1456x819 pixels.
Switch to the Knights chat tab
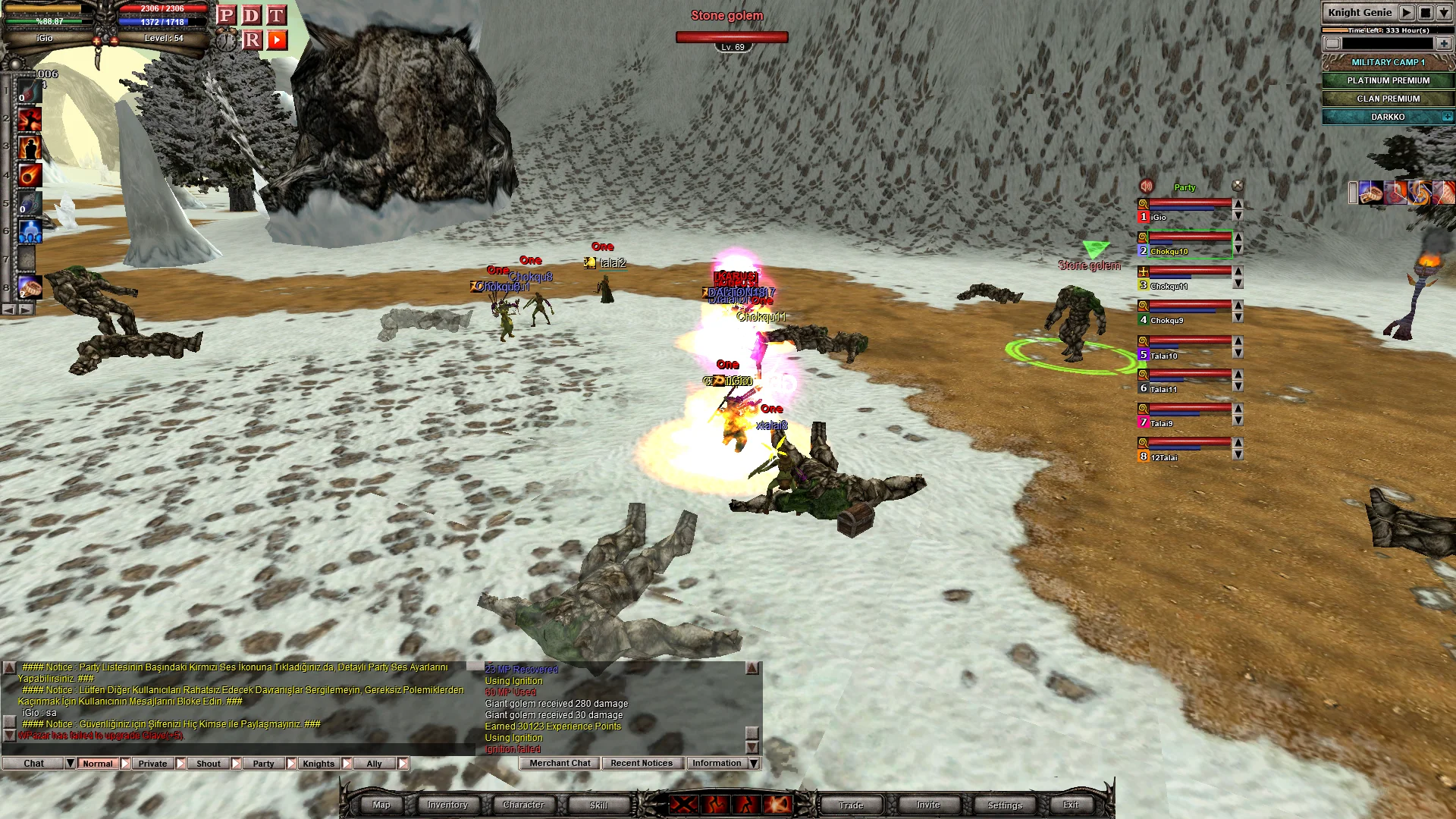[318, 764]
